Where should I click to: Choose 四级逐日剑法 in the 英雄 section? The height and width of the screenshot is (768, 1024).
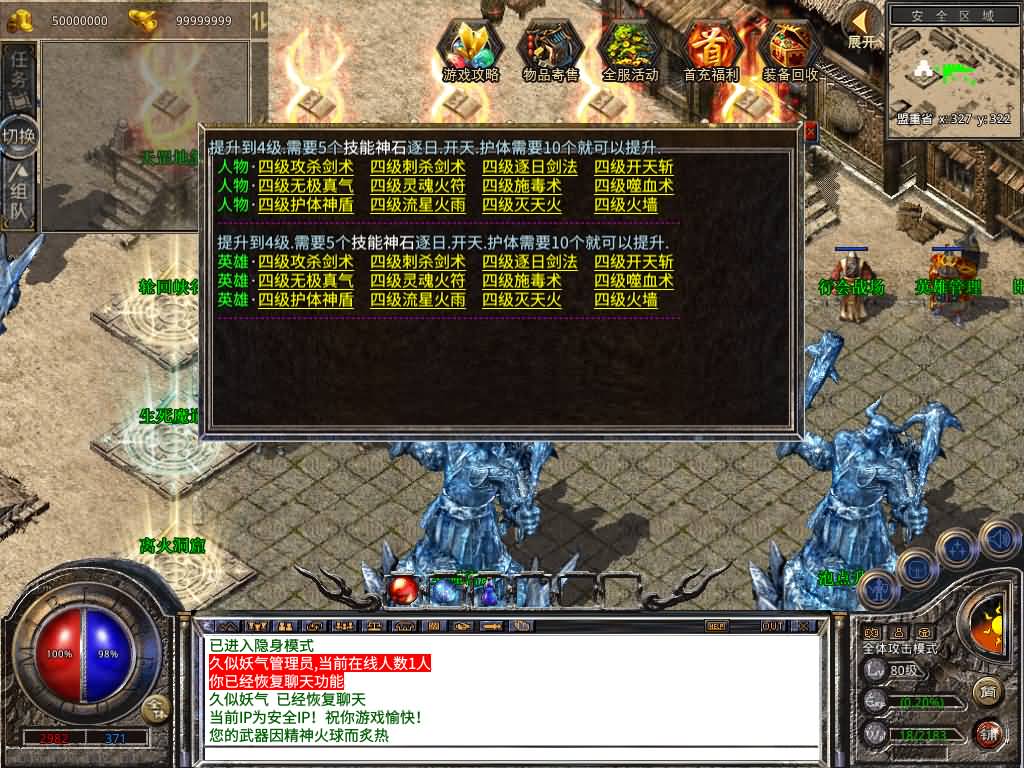(x=529, y=262)
